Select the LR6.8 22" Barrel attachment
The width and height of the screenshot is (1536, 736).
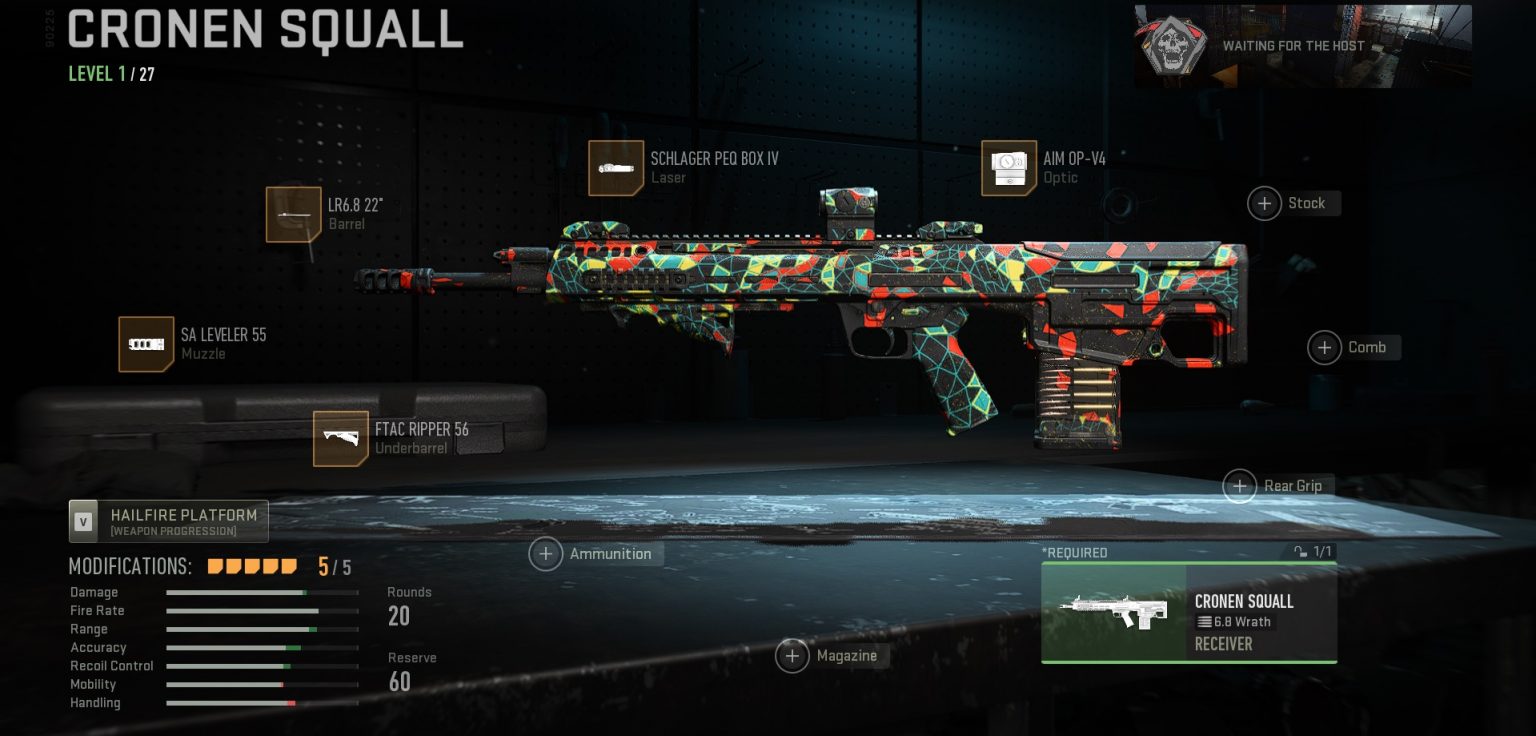point(294,214)
